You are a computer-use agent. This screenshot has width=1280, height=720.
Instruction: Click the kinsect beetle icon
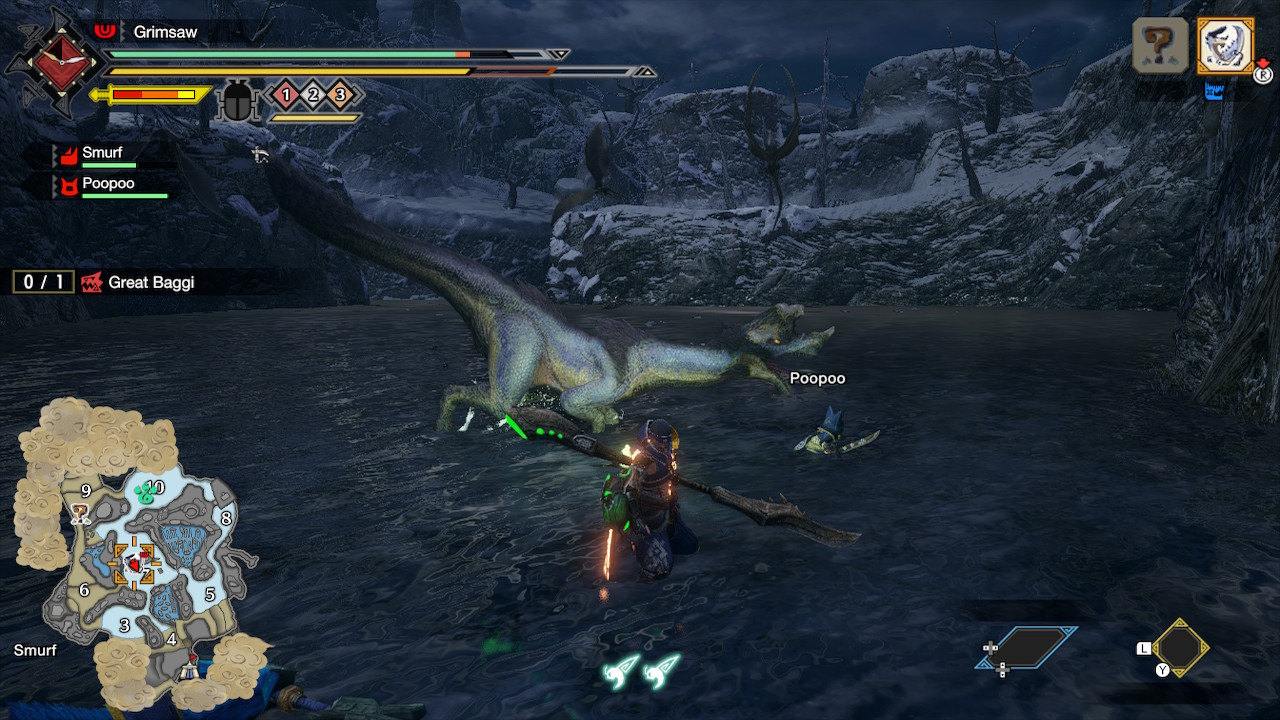click(x=238, y=100)
